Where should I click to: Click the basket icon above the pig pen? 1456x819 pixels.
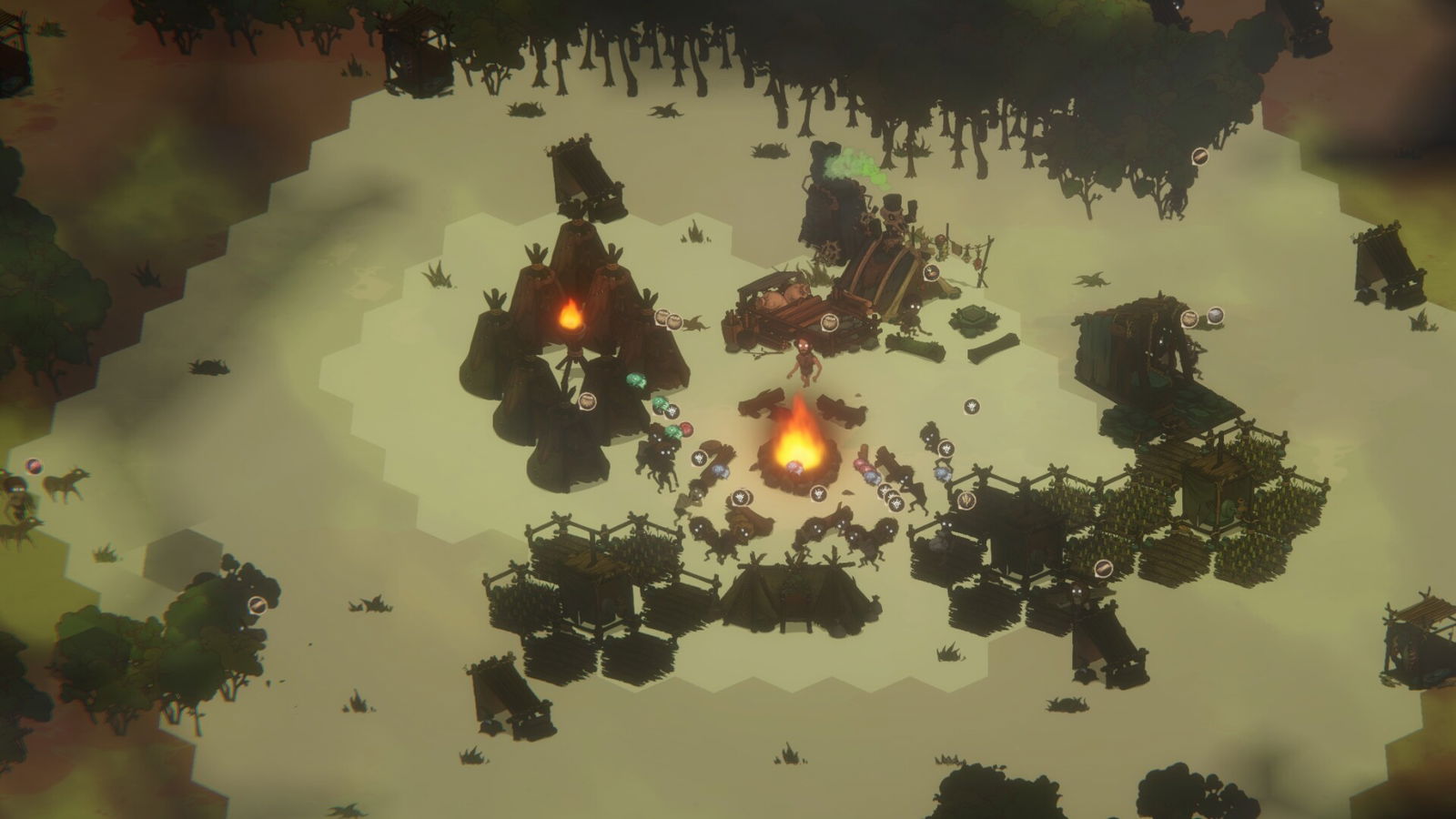[x=828, y=320]
